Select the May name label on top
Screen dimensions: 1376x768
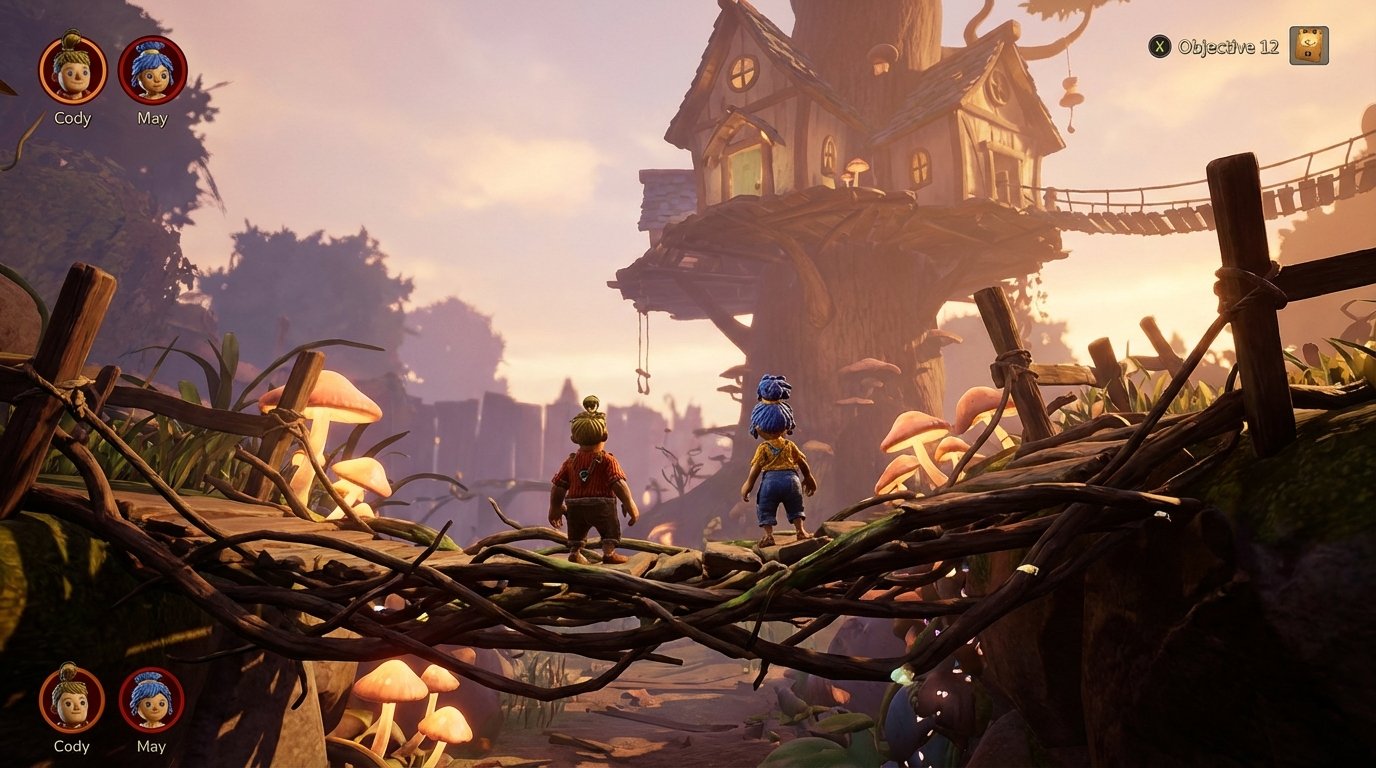pyautogui.click(x=150, y=118)
